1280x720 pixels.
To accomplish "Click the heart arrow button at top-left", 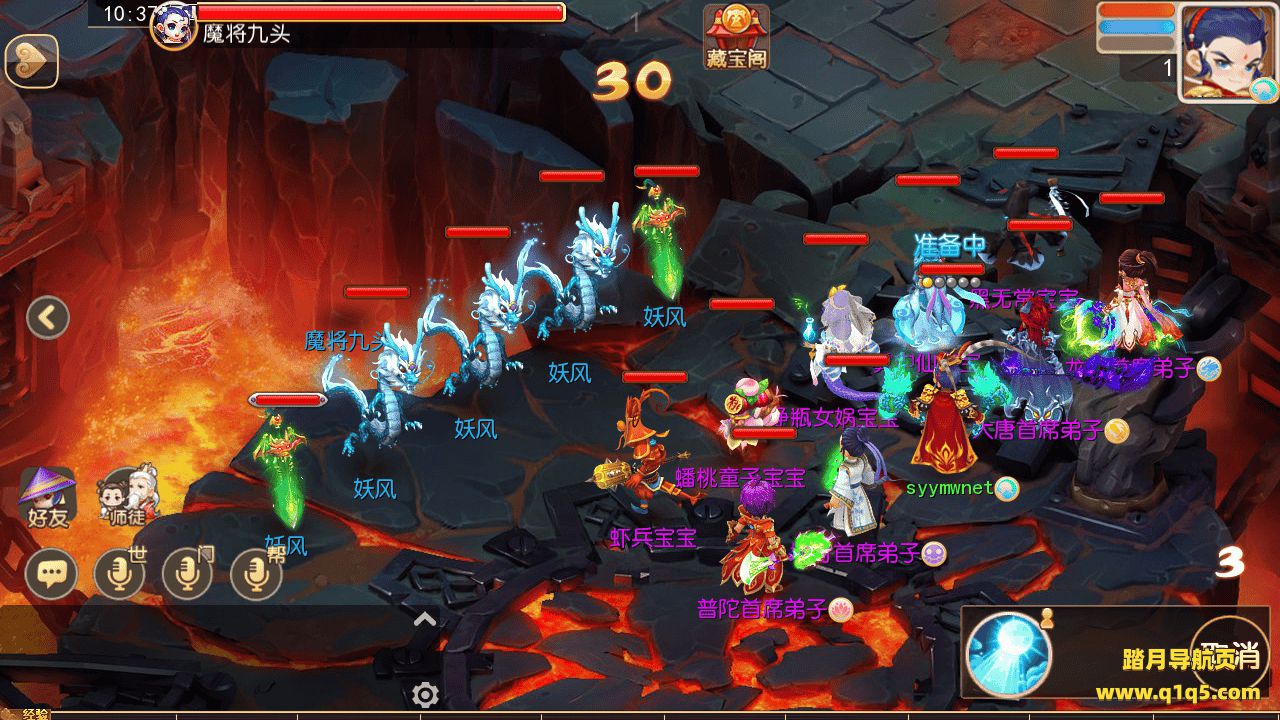I will click(x=31, y=62).
